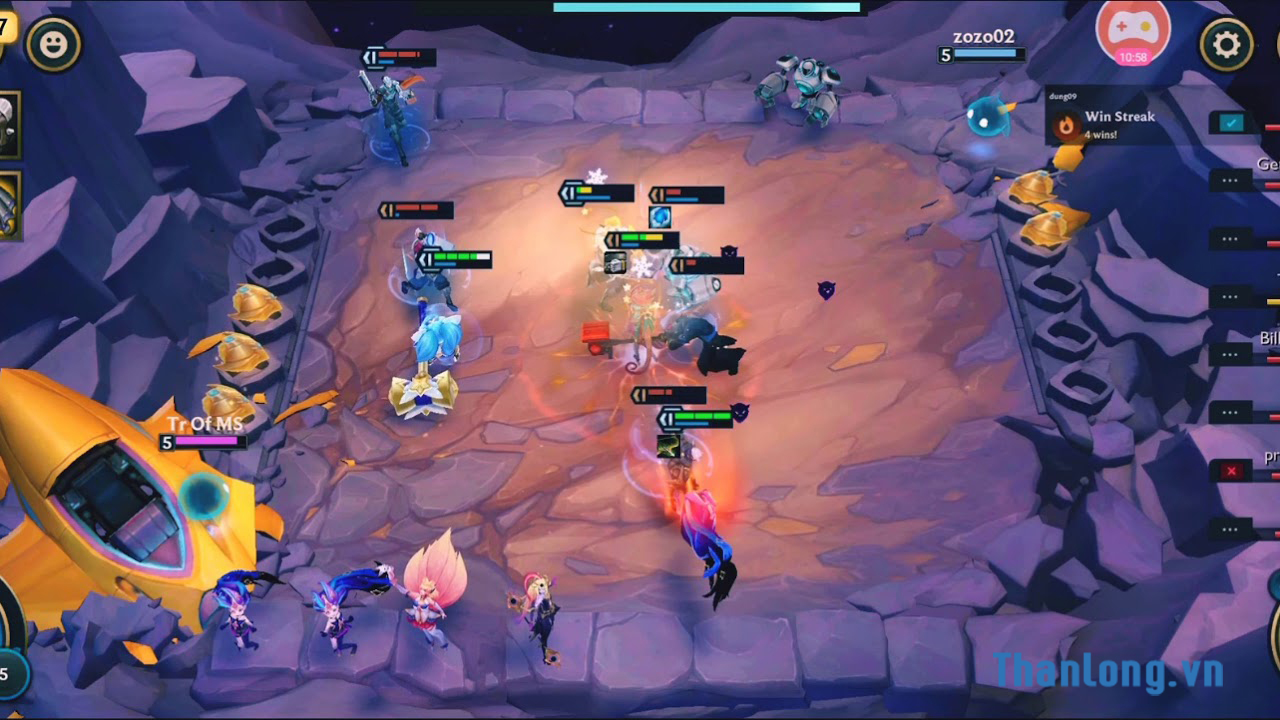Select the white glove item slot

click(x=8, y=125)
